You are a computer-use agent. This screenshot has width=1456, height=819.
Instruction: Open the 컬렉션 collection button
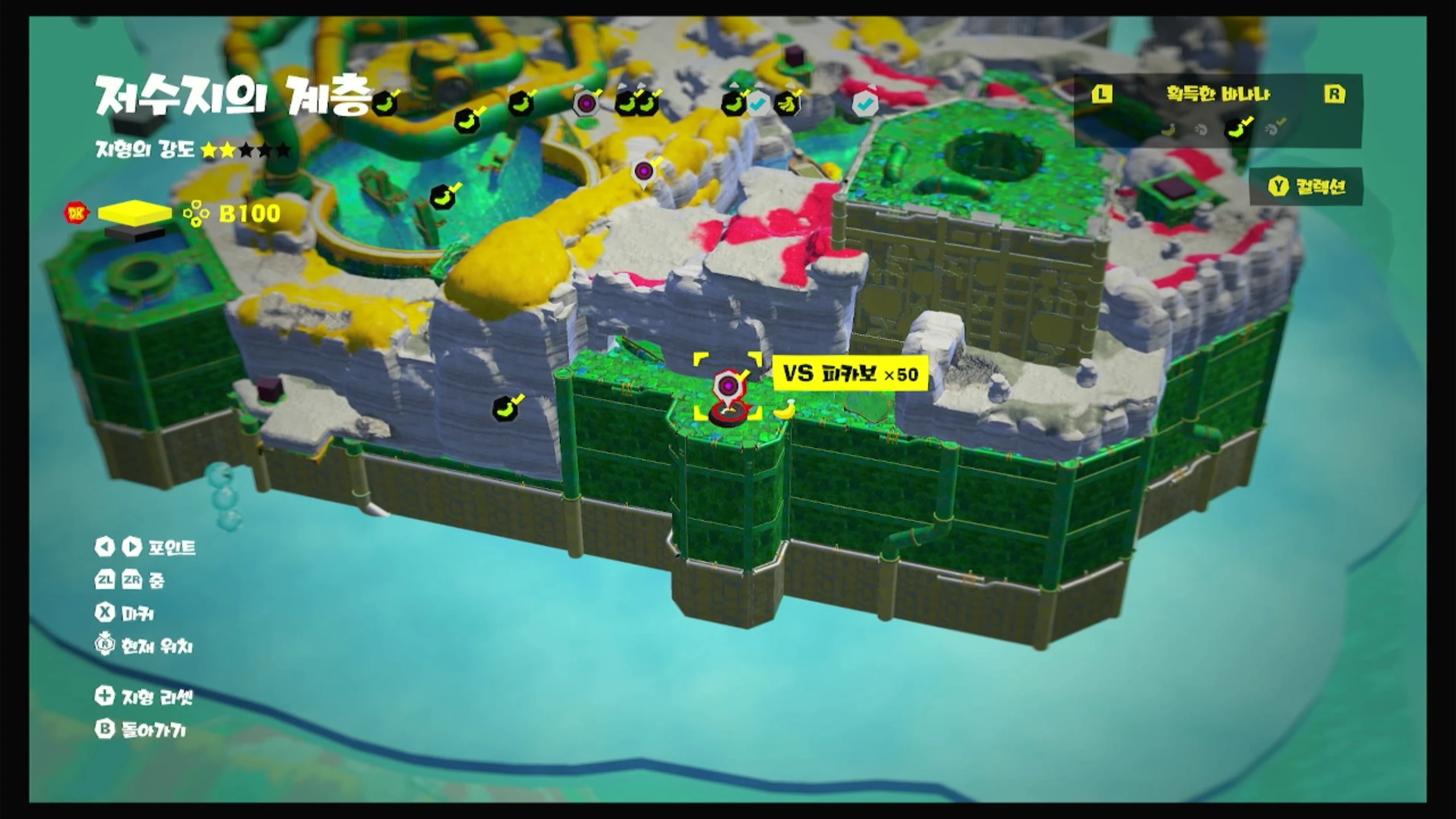click(x=1306, y=187)
